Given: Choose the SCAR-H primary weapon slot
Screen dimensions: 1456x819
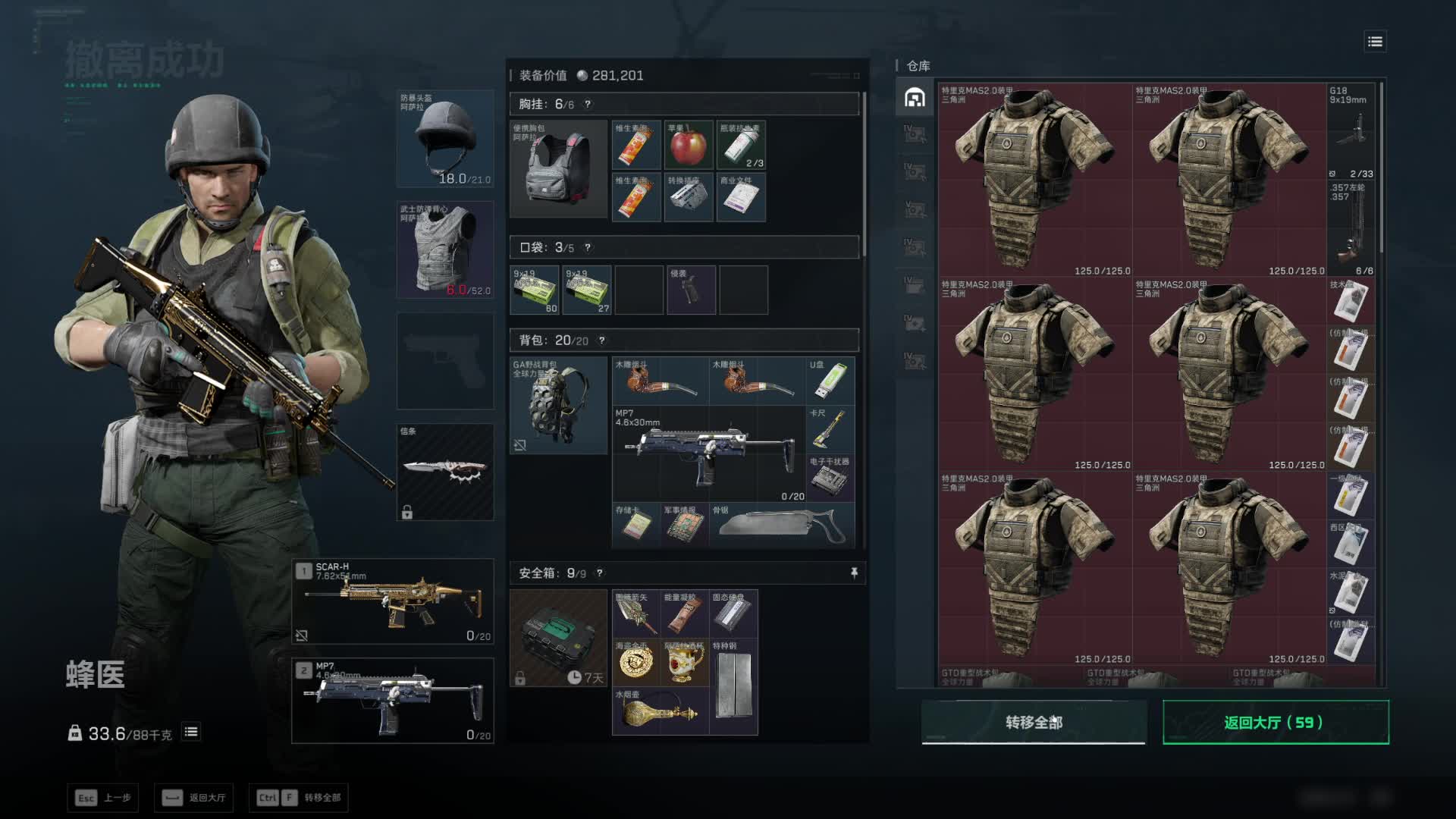Looking at the screenshot, I should [x=393, y=601].
